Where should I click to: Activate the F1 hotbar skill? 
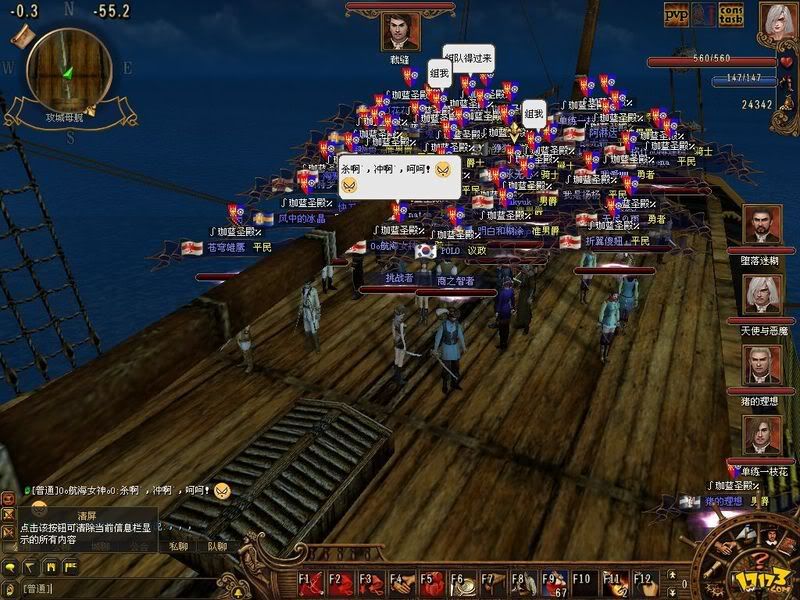(x=312, y=581)
